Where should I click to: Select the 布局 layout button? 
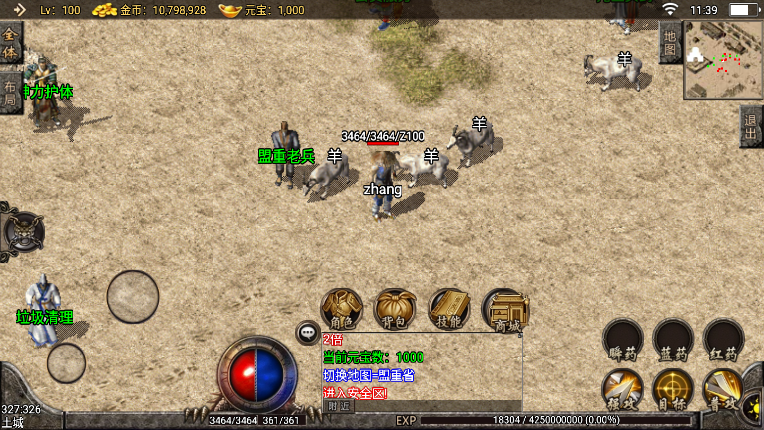tap(10, 92)
